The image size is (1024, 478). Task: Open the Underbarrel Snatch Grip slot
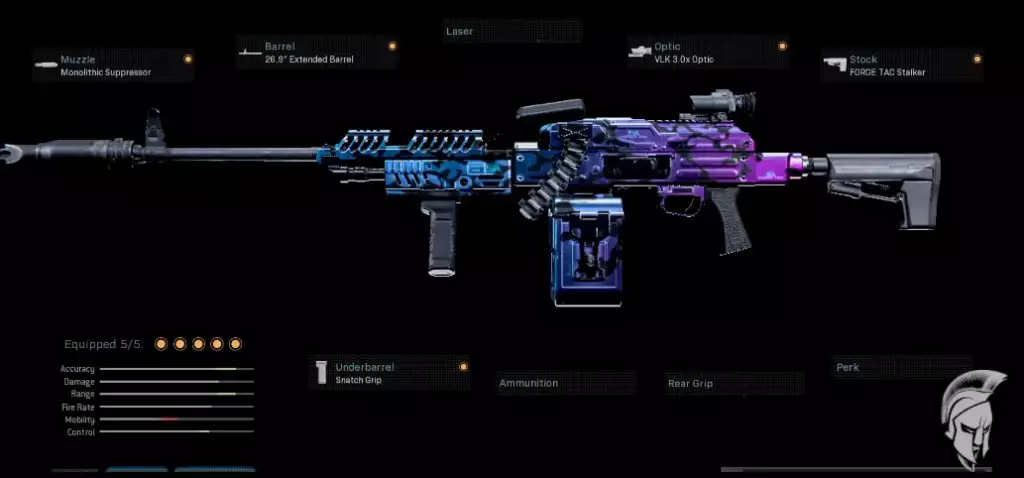(389, 373)
